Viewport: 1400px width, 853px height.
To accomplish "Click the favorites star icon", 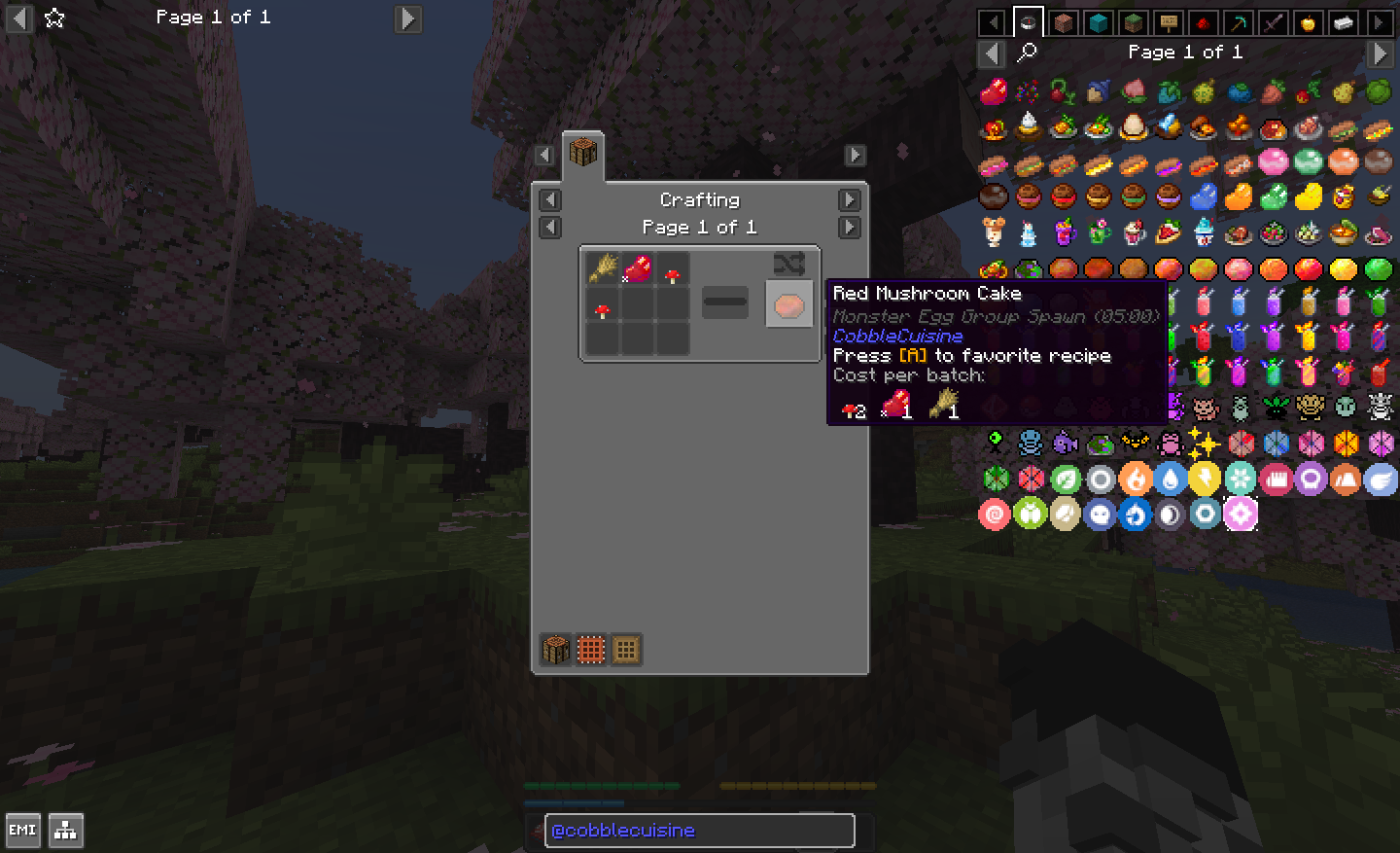I will [x=54, y=18].
